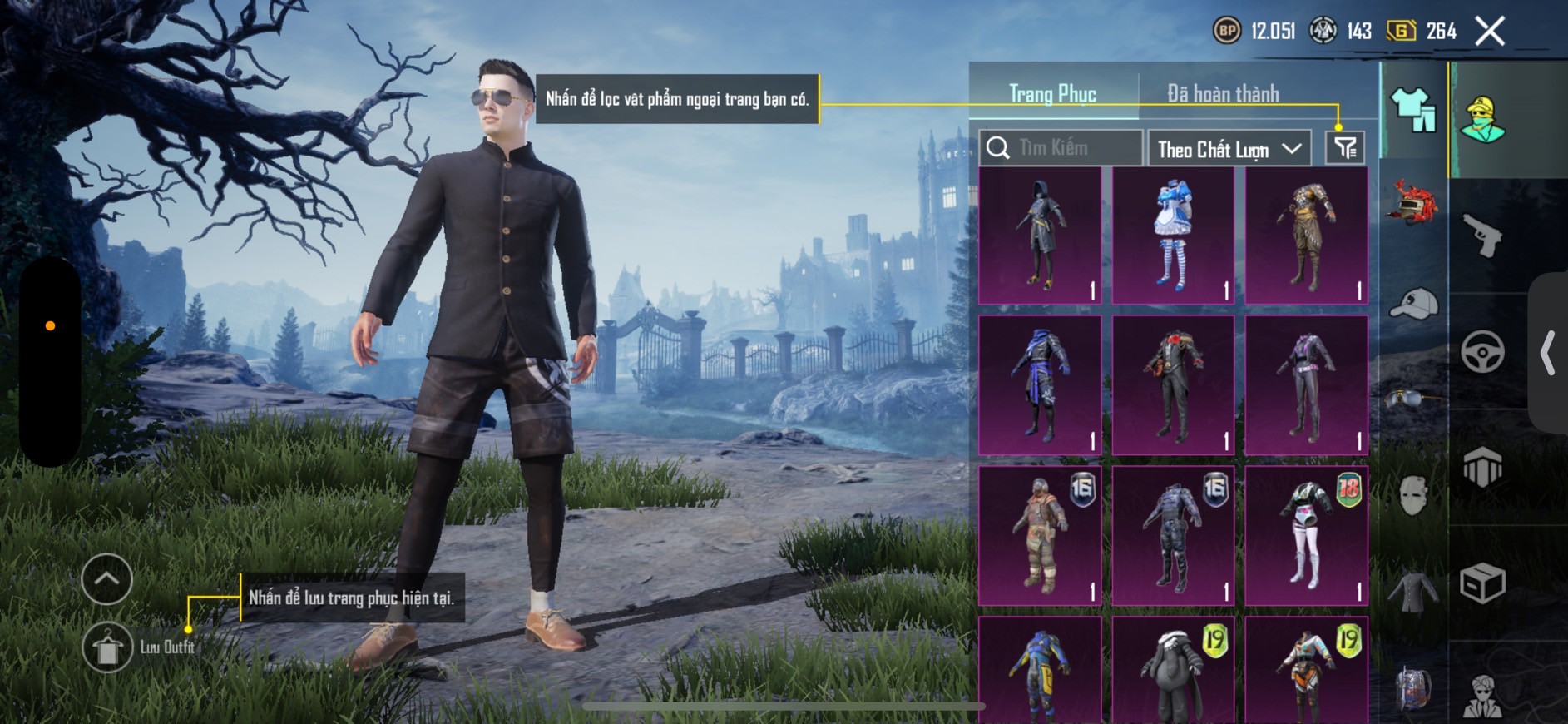This screenshot has width=1568, height=724.
Task: Open the Đã hoàn thành tab
Action: pos(1222,94)
